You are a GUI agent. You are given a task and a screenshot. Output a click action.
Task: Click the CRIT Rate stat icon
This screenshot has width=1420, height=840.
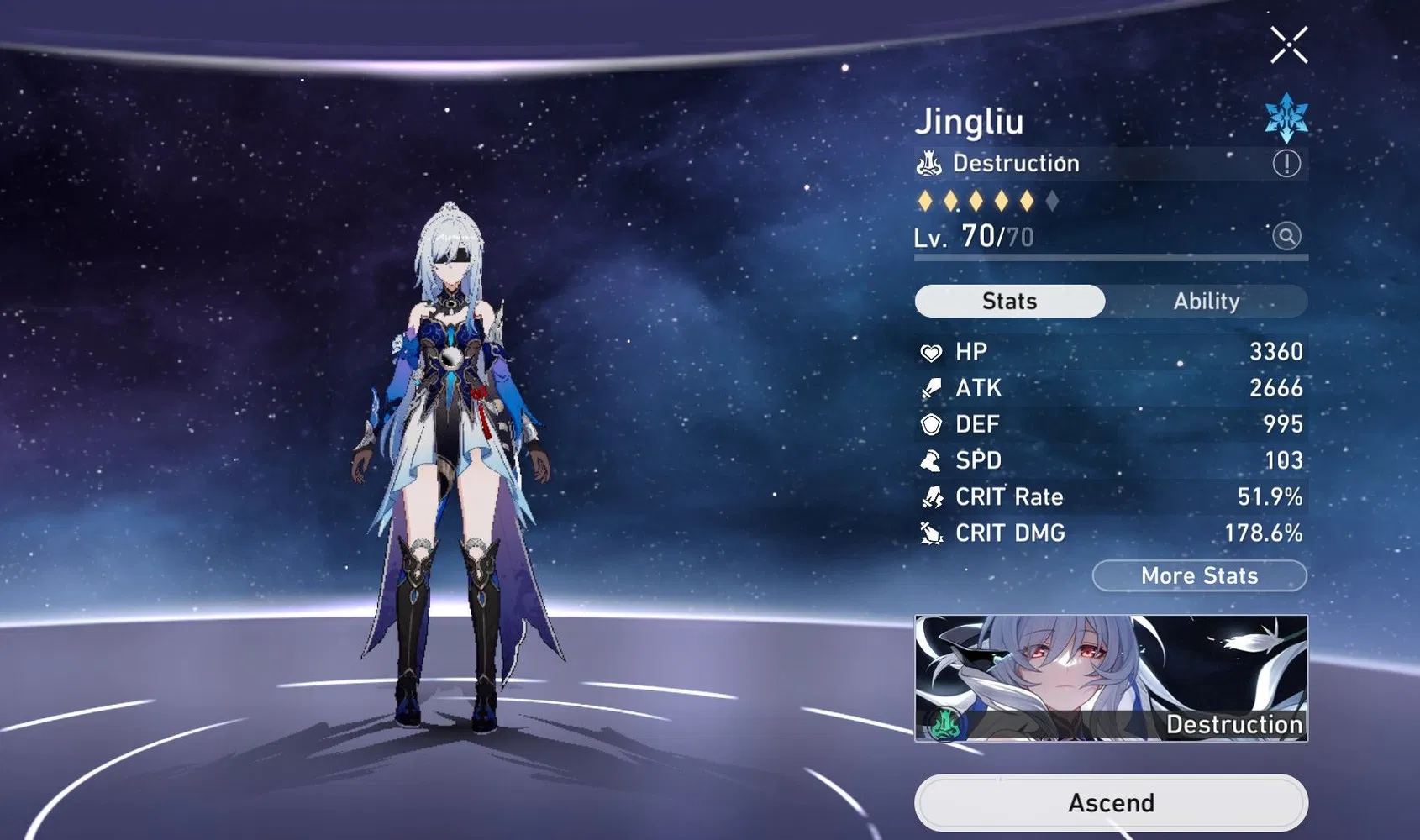pyautogui.click(x=931, y=496)
